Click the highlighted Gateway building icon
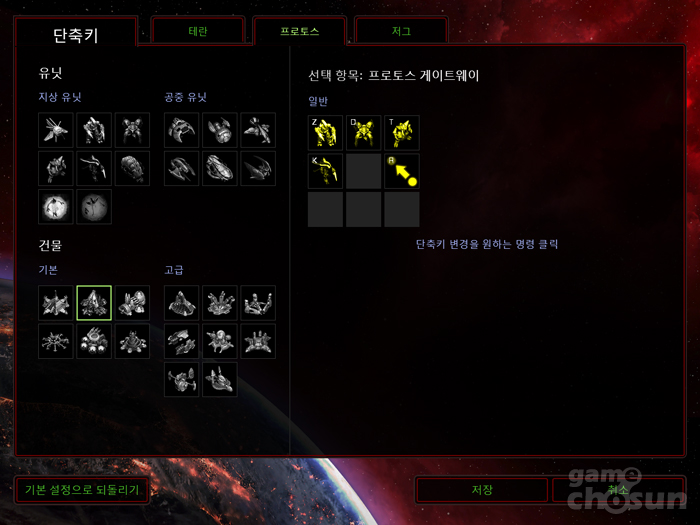Viewport: 700px width, 525px height. (94, 303)
